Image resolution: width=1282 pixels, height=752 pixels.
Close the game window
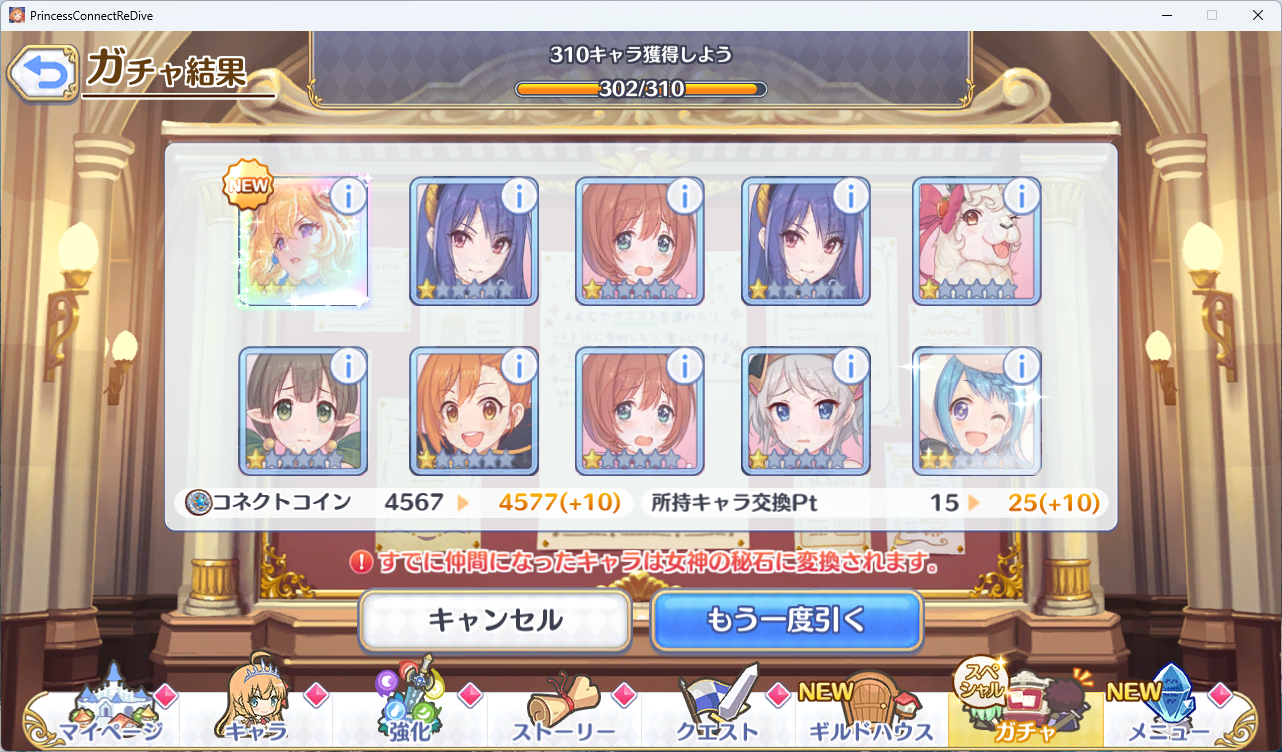click(x=1257, y=15)
